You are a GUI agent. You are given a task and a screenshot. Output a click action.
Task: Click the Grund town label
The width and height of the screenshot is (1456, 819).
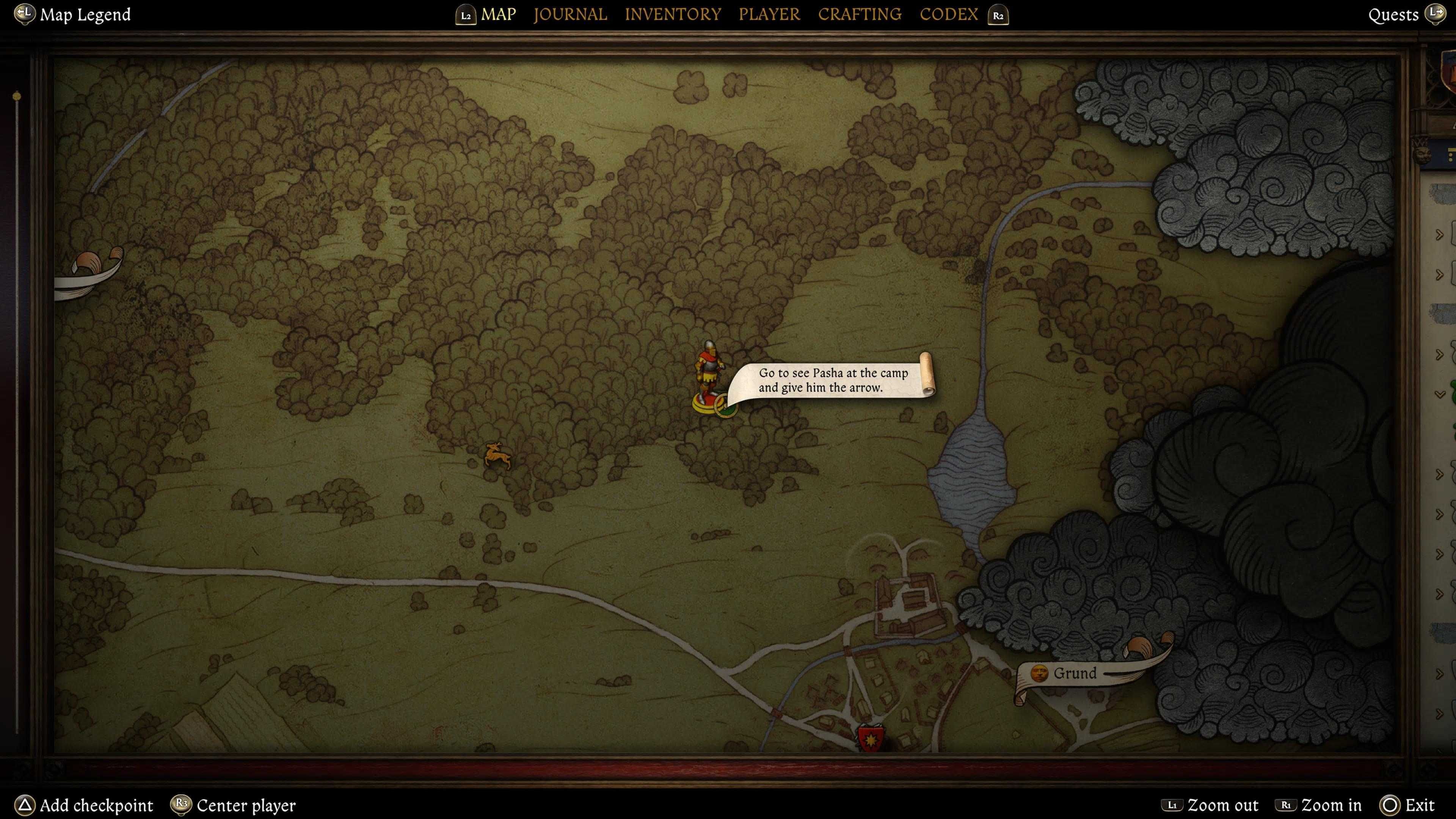(x=1074, y=673)
